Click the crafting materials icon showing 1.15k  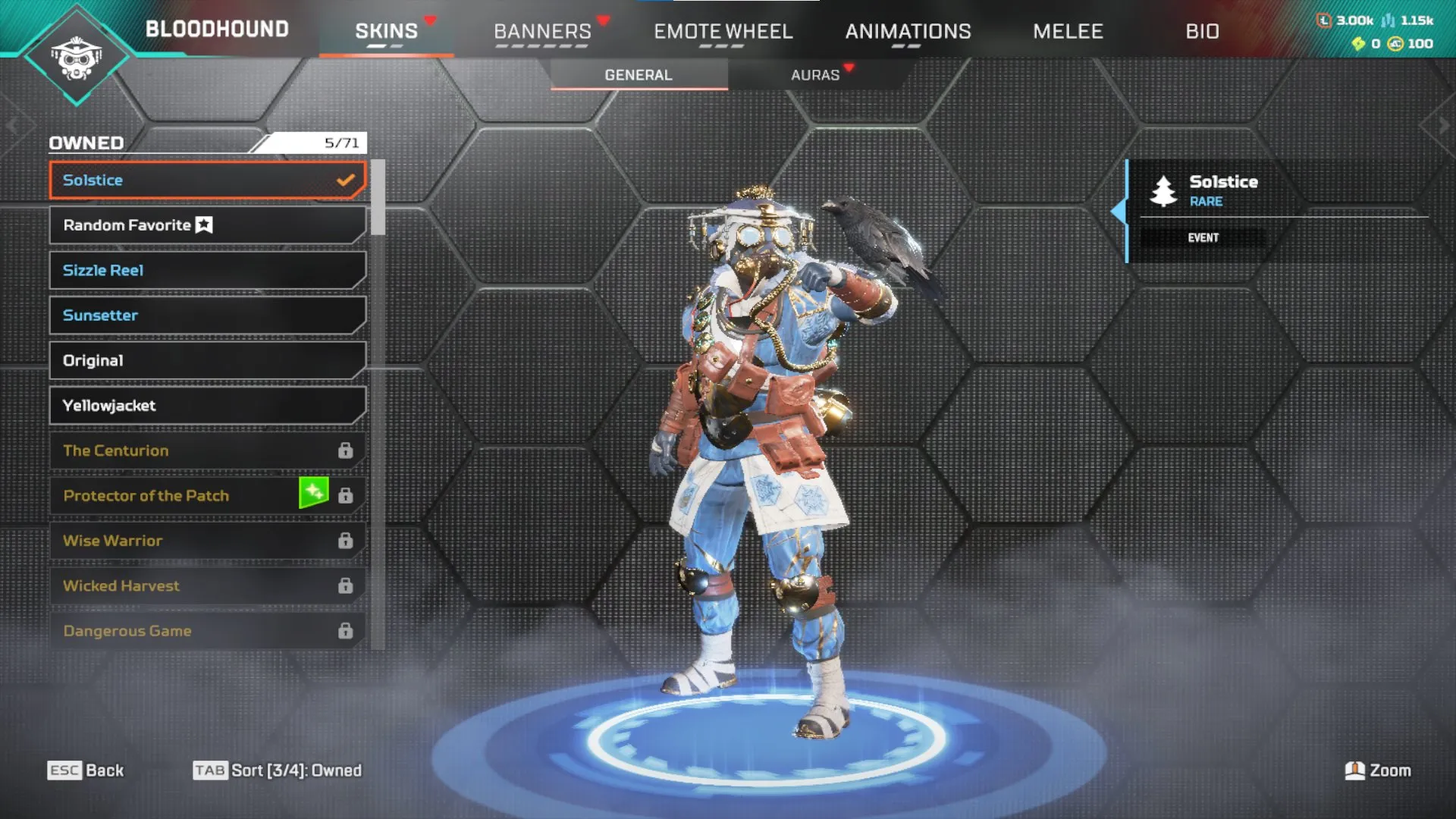pyautogui.click(x=1389, y=20)
